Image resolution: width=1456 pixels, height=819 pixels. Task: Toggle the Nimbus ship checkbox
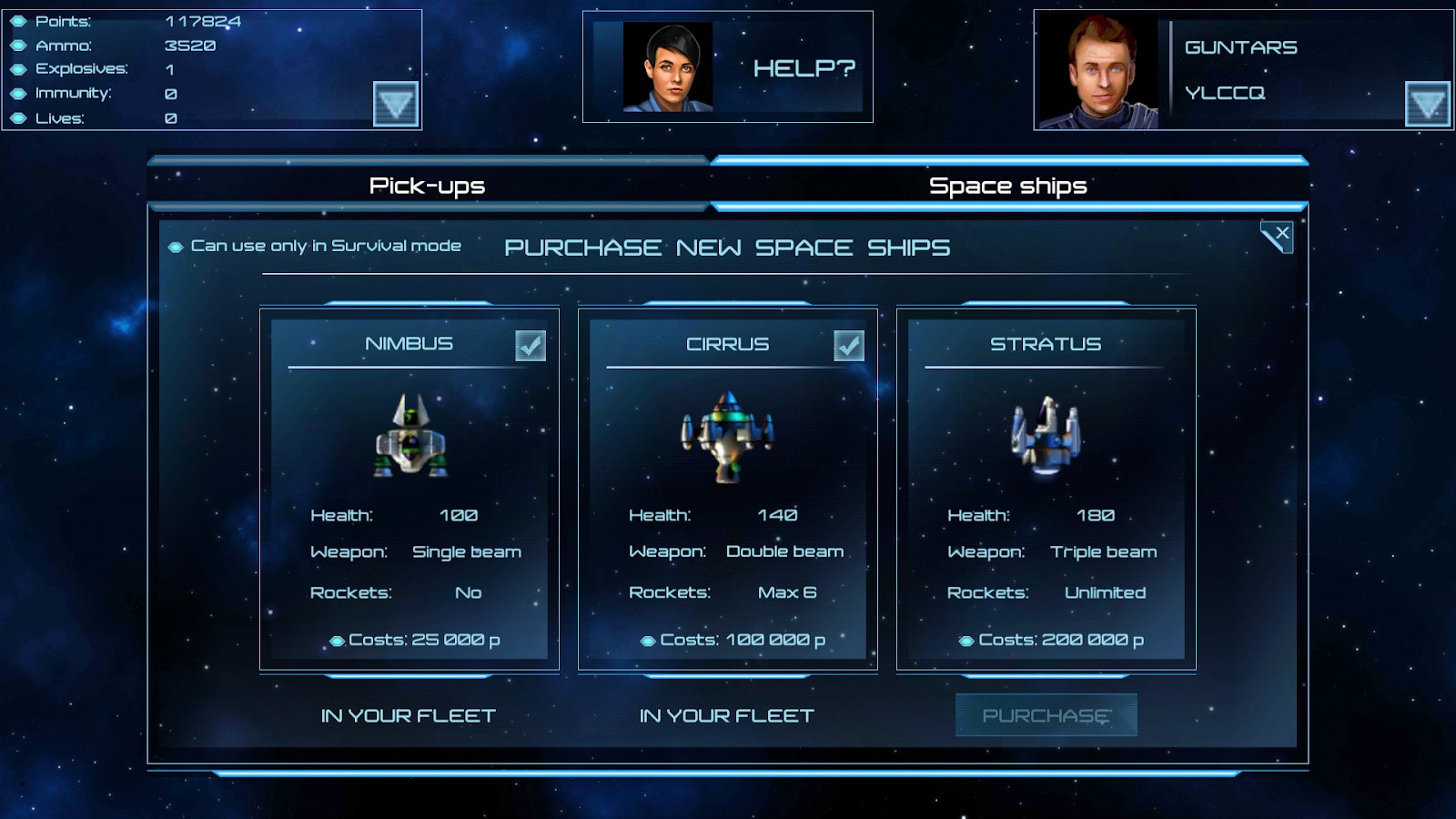click(x=531, y=346)
